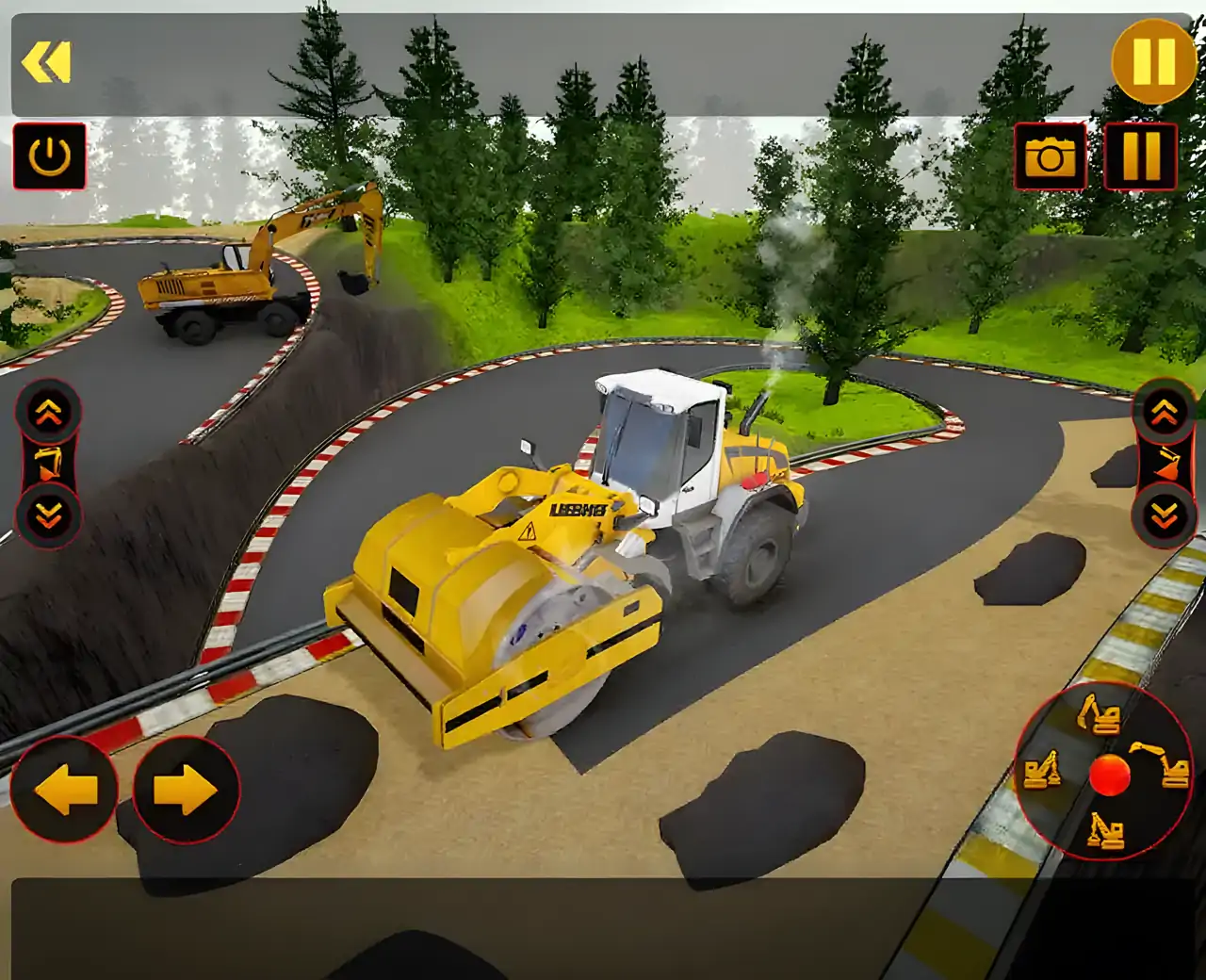Tap the down chevron on the right control strip
The width and height of the screenshot is (1206, 980).
tap(1164, 514)
